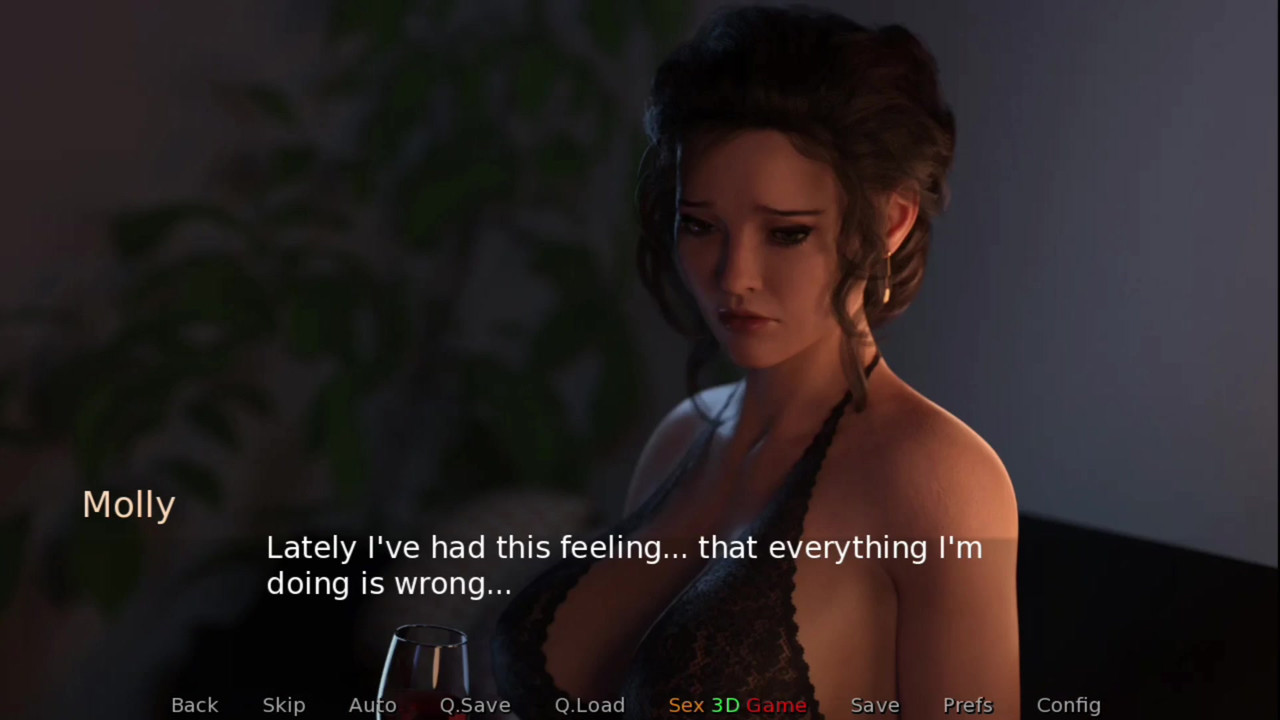Open the Save menu
1280x720 pixels.
(875, 705)
